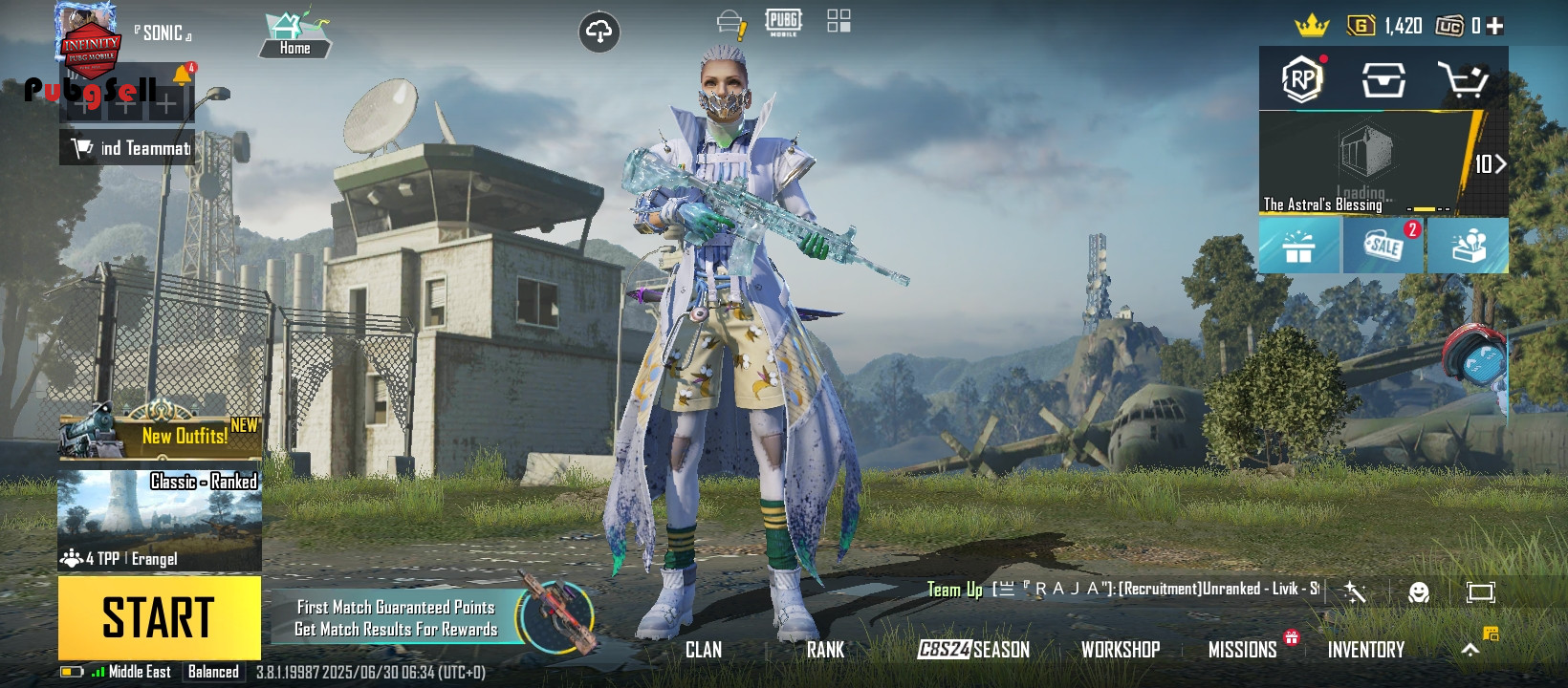Open the Royale Pass RP icon
1568x688 pixels.
click(1301, 80)
